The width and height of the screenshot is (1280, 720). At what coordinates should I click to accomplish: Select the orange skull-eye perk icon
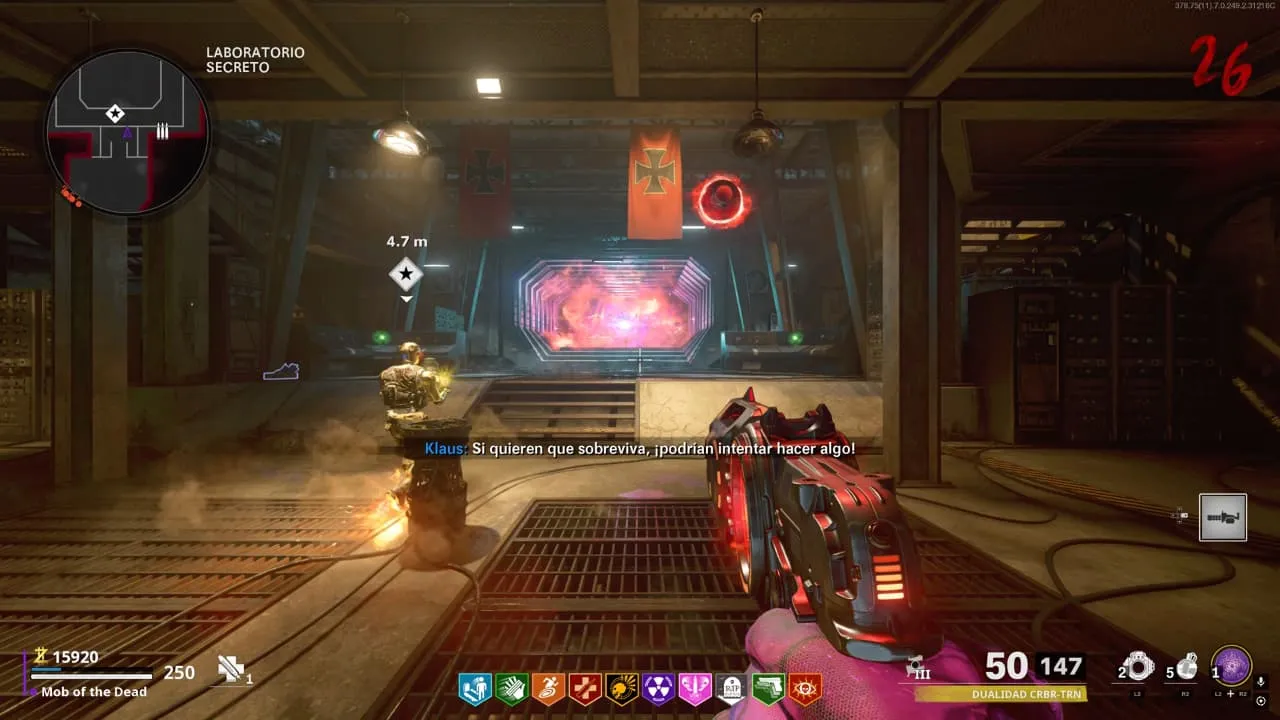[805, 689]
